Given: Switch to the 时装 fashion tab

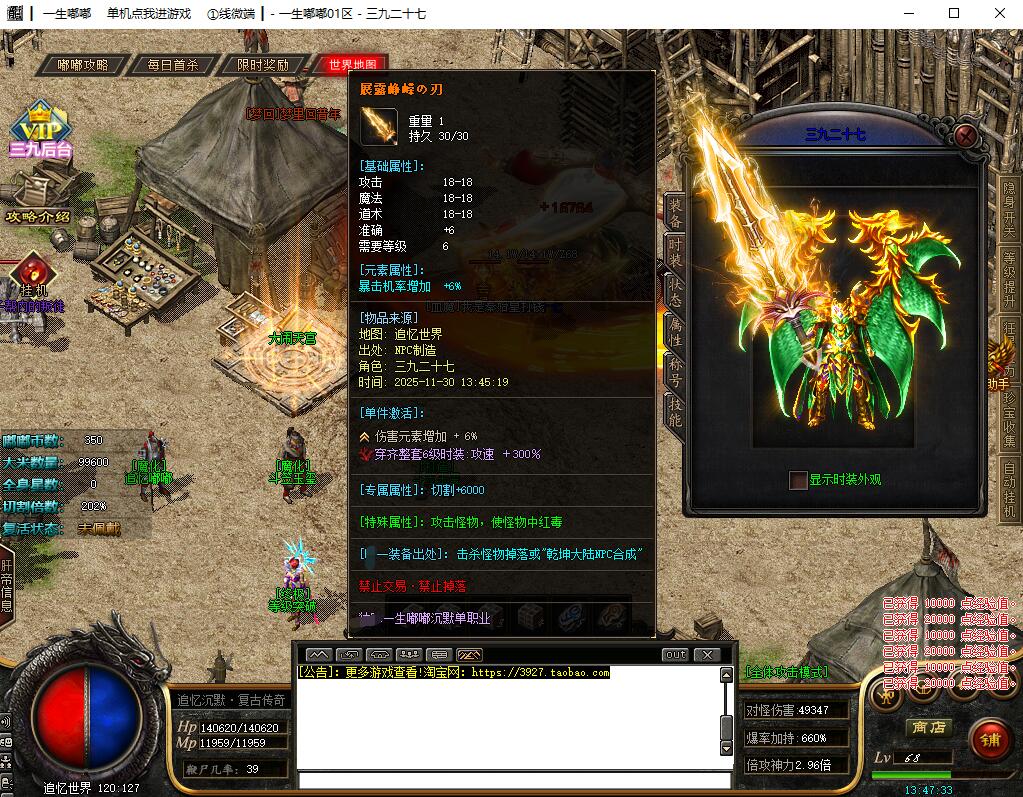Looking at the screenshot, I should click(x=675, y=251).
